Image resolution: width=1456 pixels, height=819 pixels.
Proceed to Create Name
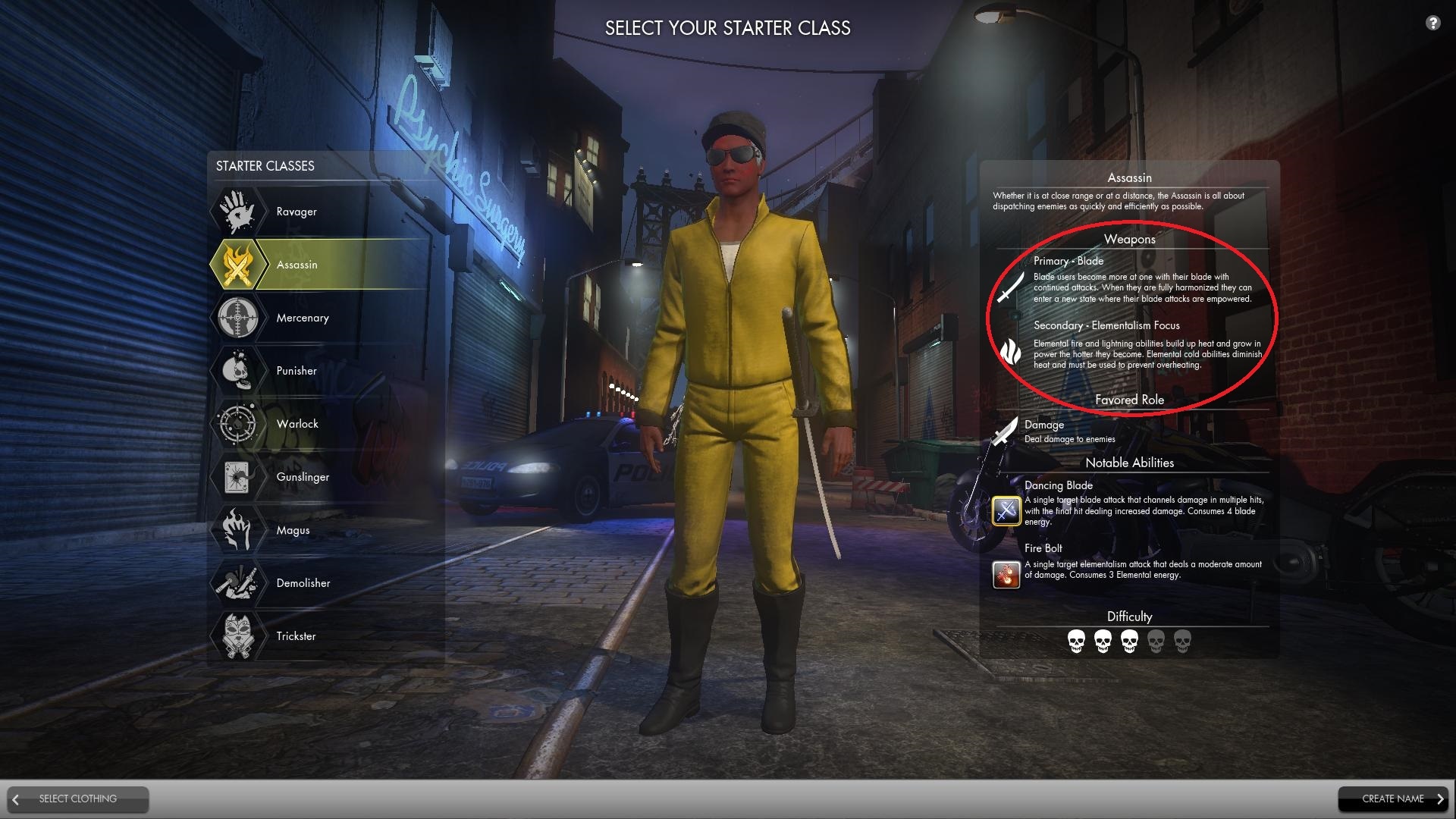click(x=1394, y=799)
